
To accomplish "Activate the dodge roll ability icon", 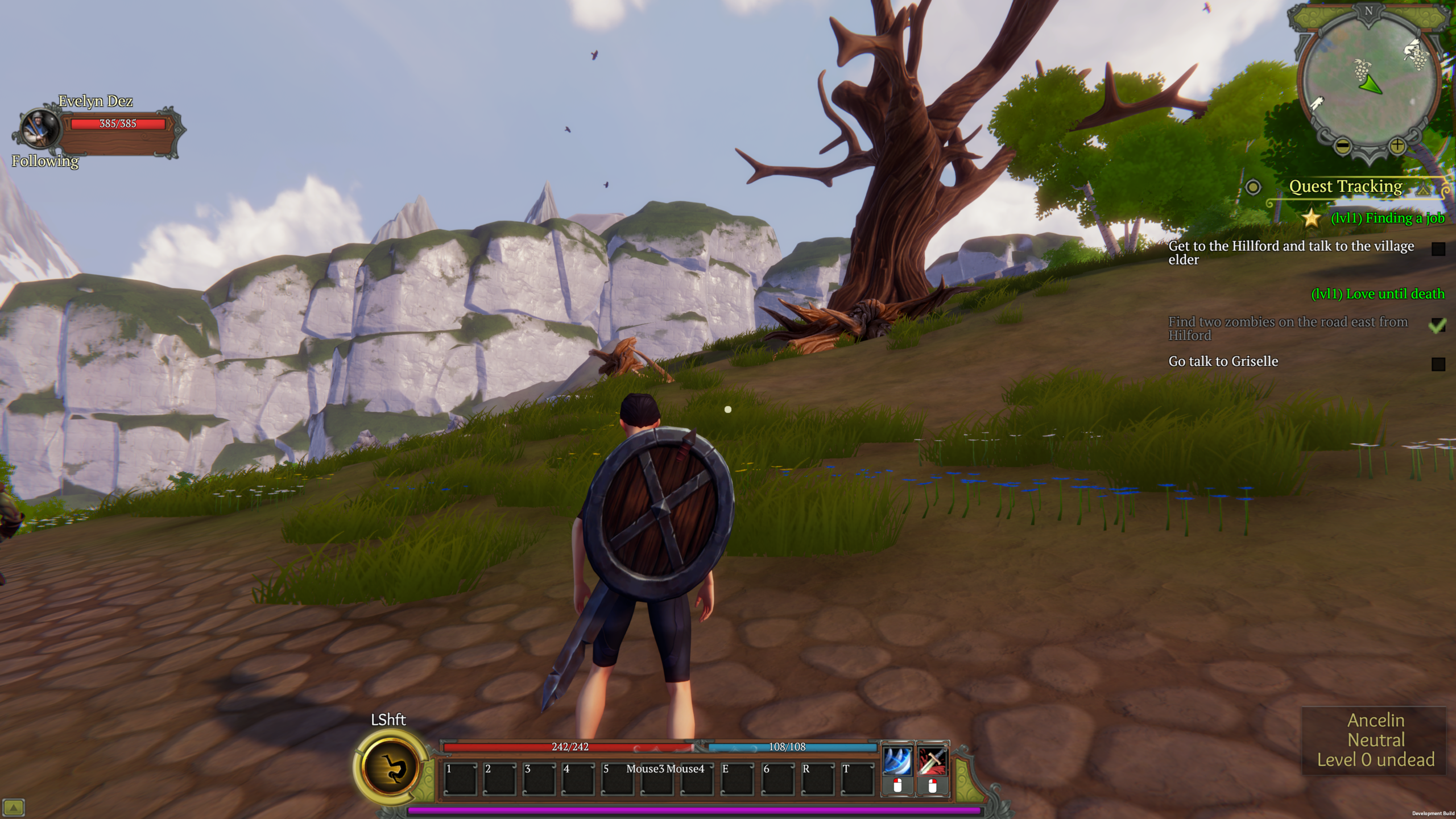I will click(x=392, y=767).
